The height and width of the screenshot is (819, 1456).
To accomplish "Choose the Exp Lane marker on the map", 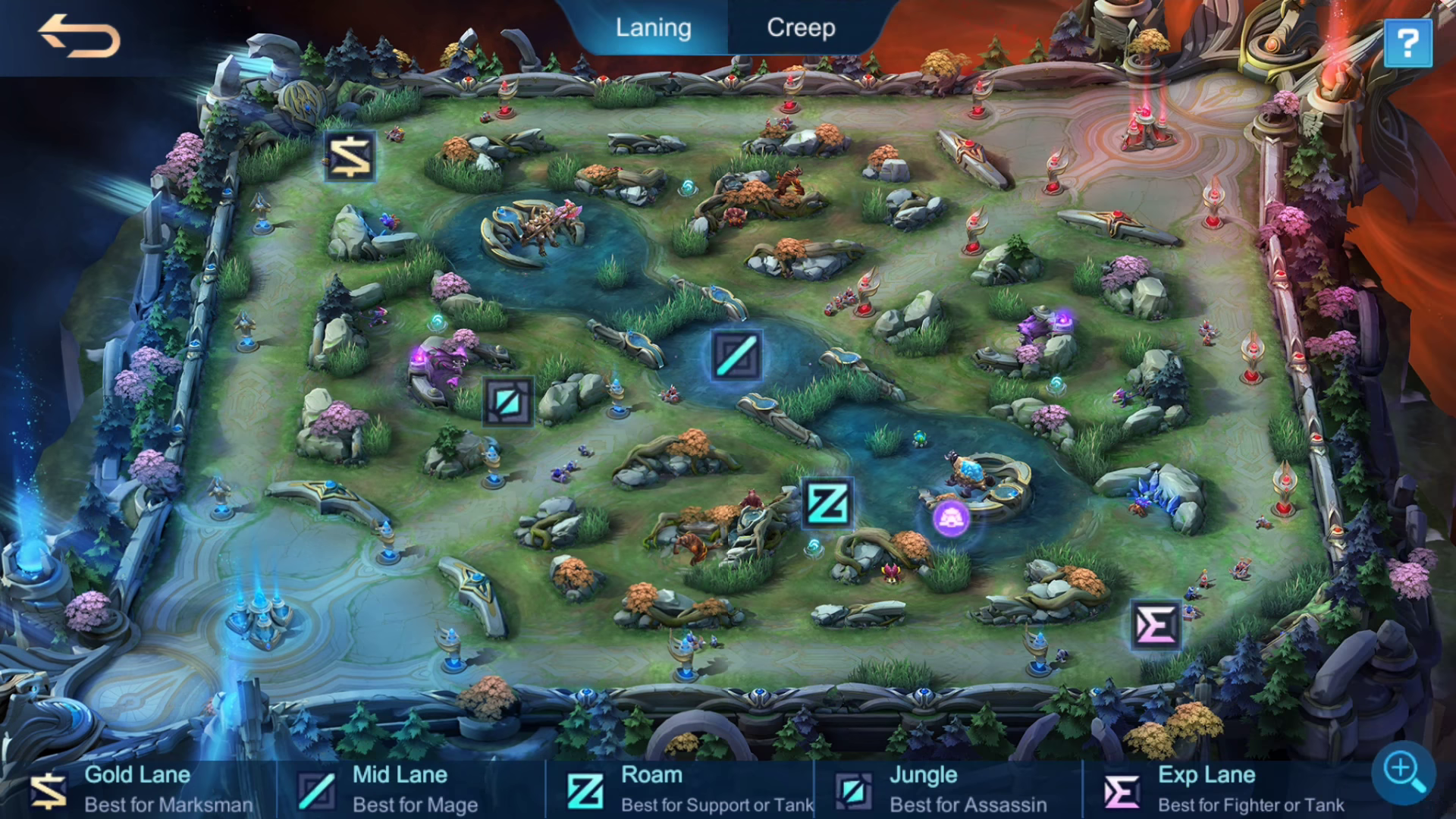I will point(1155,626).
